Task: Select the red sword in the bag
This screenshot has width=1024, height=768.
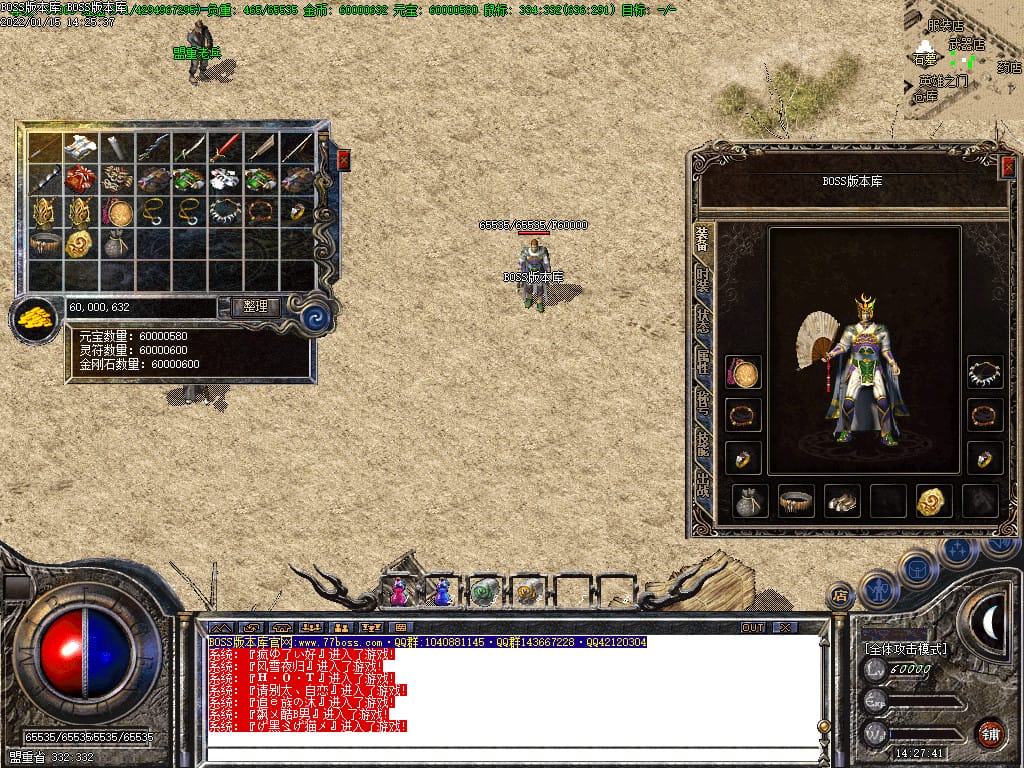Action: [225, 148]
